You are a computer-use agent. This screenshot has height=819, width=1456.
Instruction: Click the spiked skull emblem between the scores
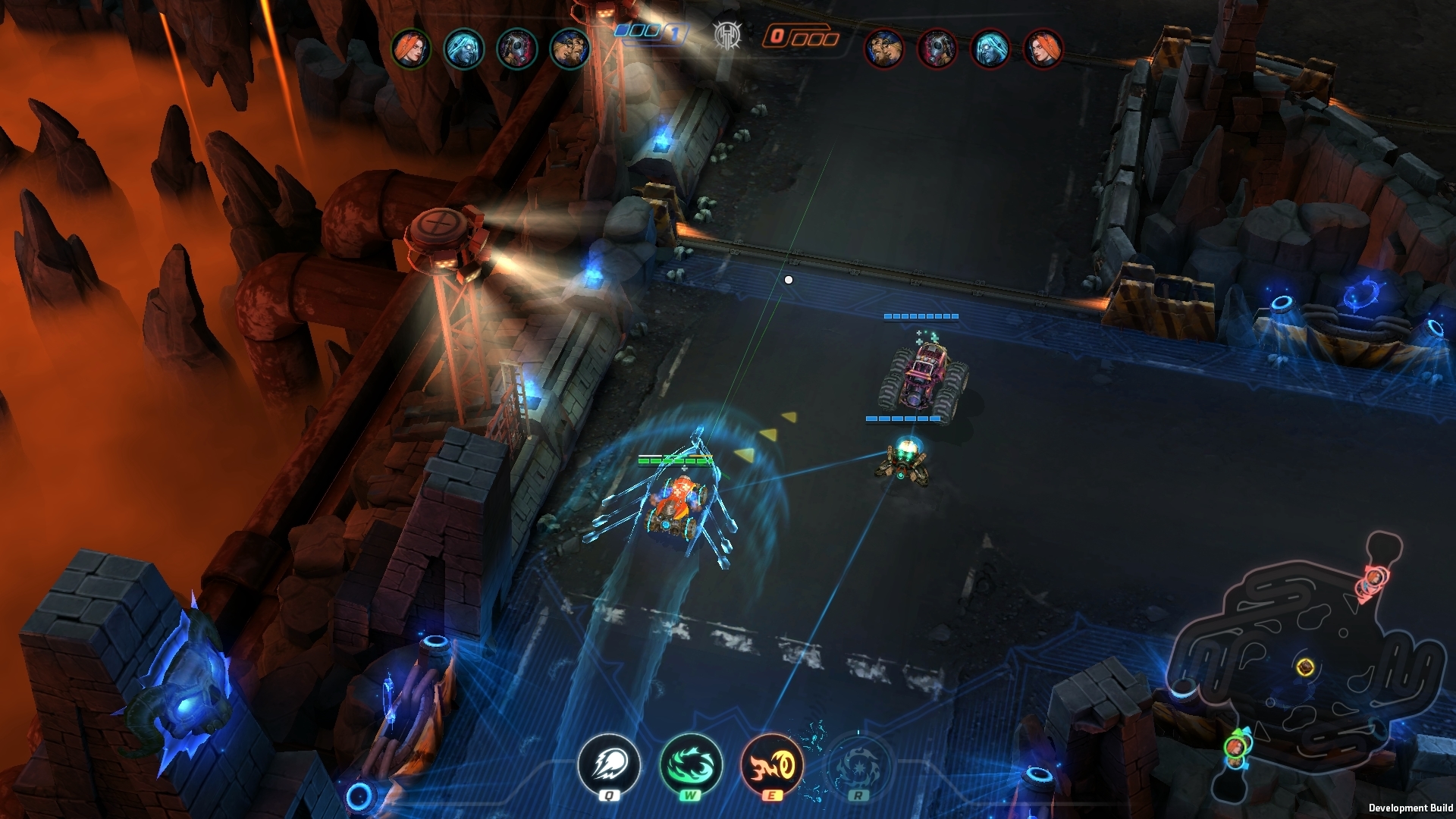(x=726, y=35)
